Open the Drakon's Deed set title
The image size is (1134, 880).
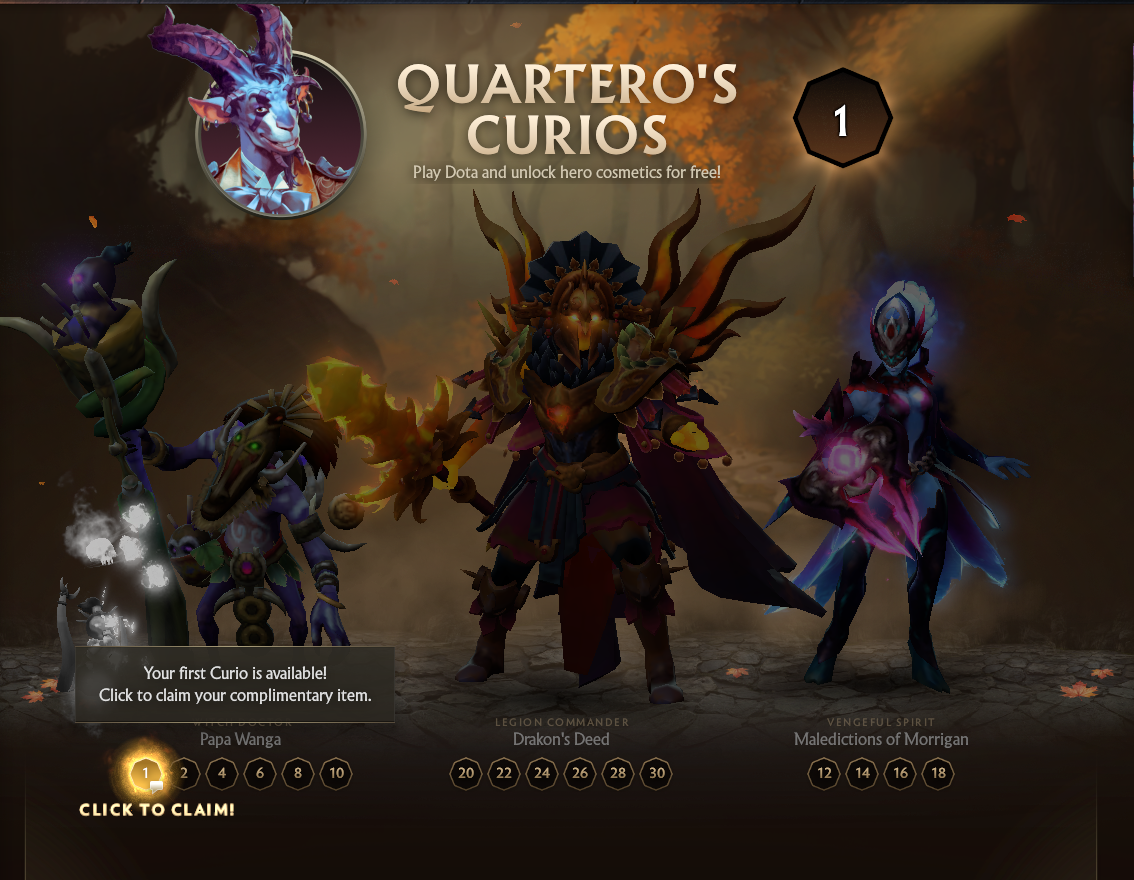click(x=561, y=739)
